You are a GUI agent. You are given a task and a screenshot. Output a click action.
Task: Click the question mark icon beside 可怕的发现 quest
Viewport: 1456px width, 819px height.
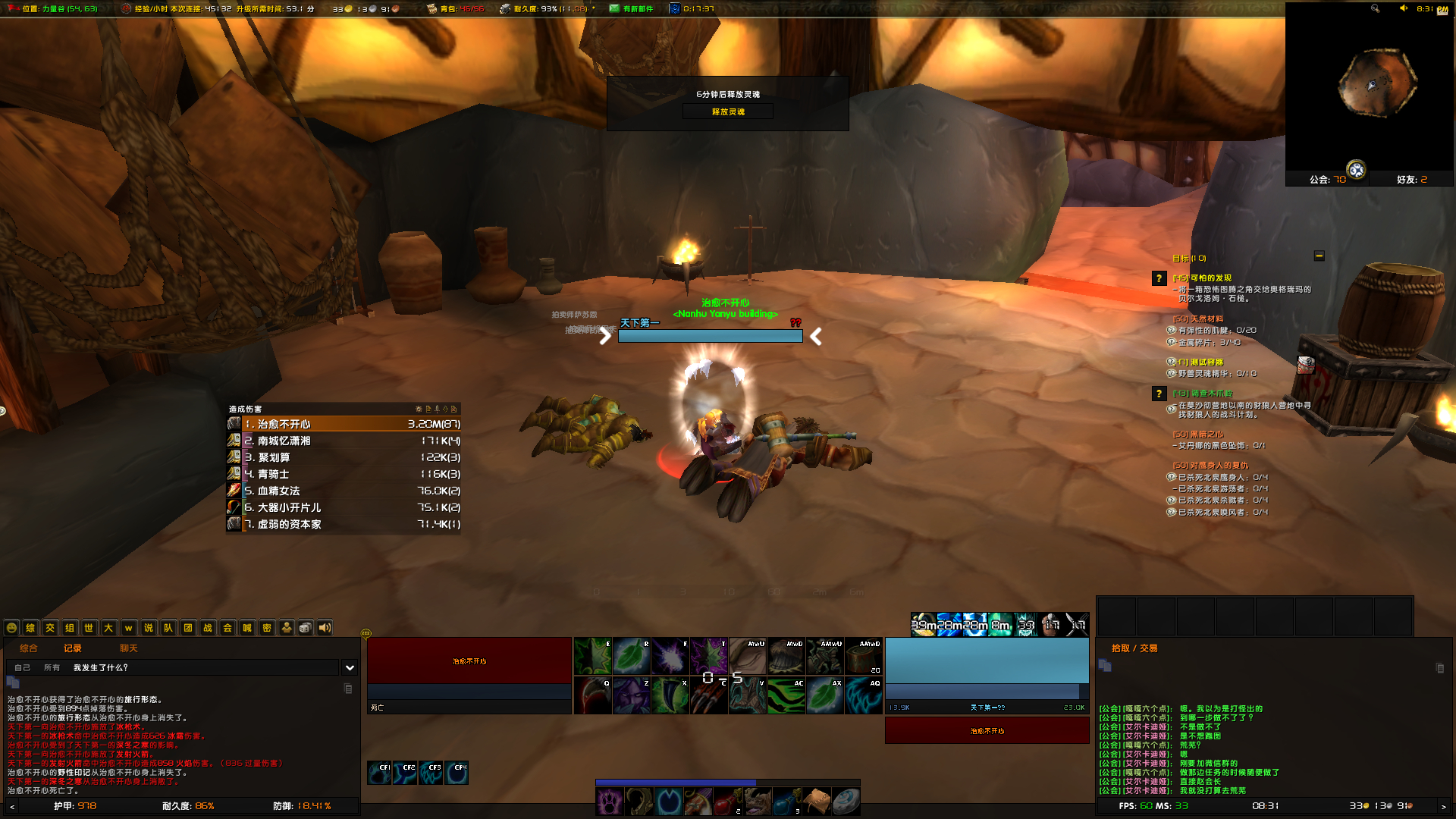[x=1159, y=278]
